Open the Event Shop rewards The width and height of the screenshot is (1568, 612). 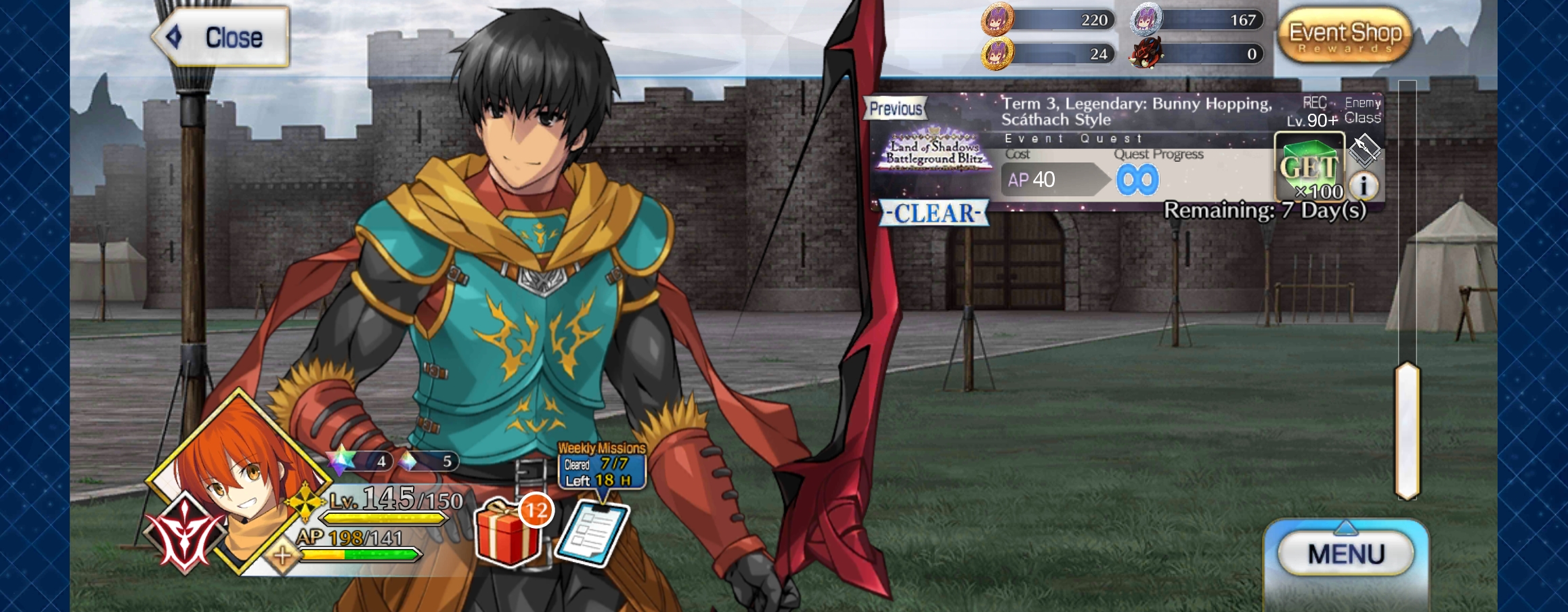click(x=1345, y=36)
